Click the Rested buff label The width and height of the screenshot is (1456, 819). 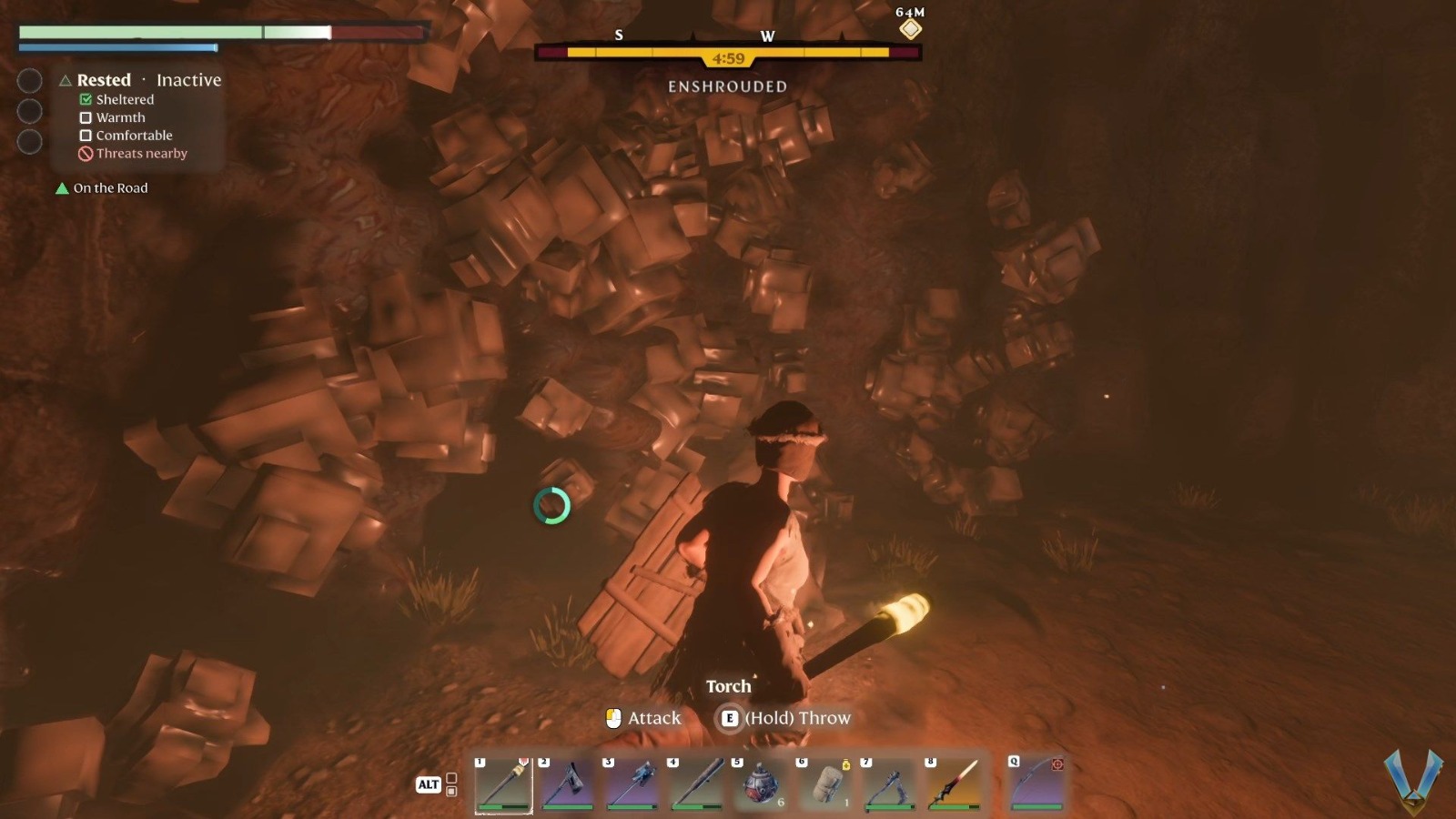104,80
